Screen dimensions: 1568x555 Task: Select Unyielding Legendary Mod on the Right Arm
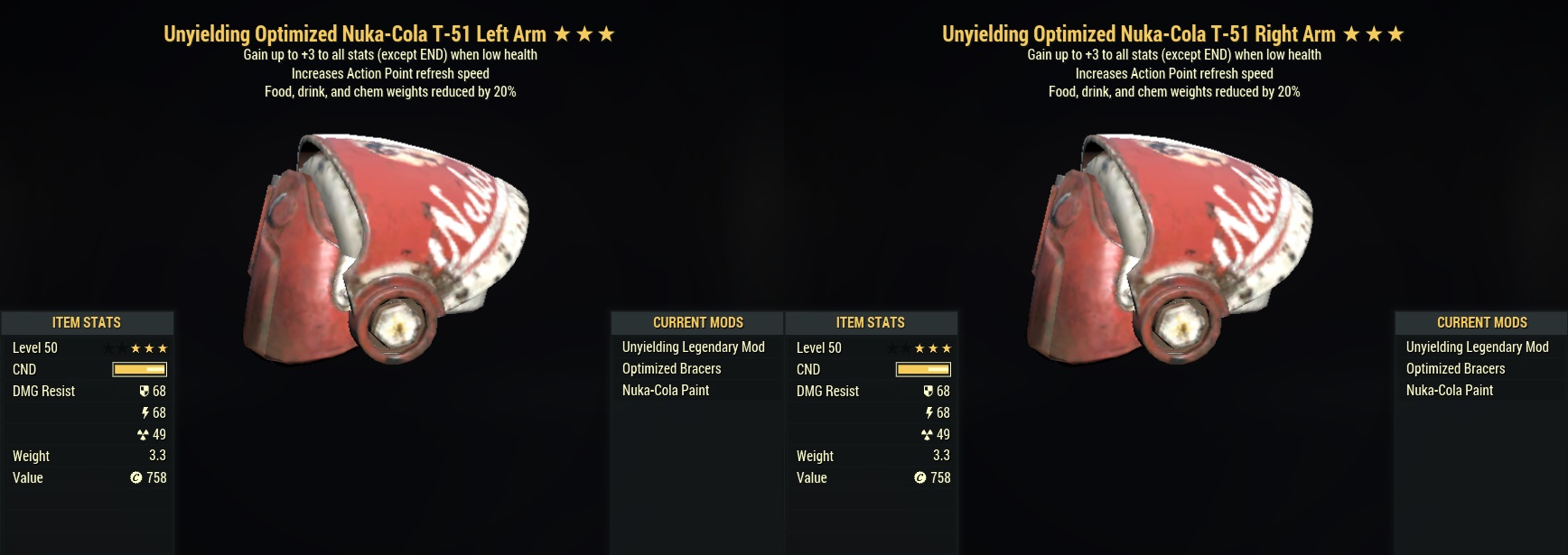tap(1477, 347)
